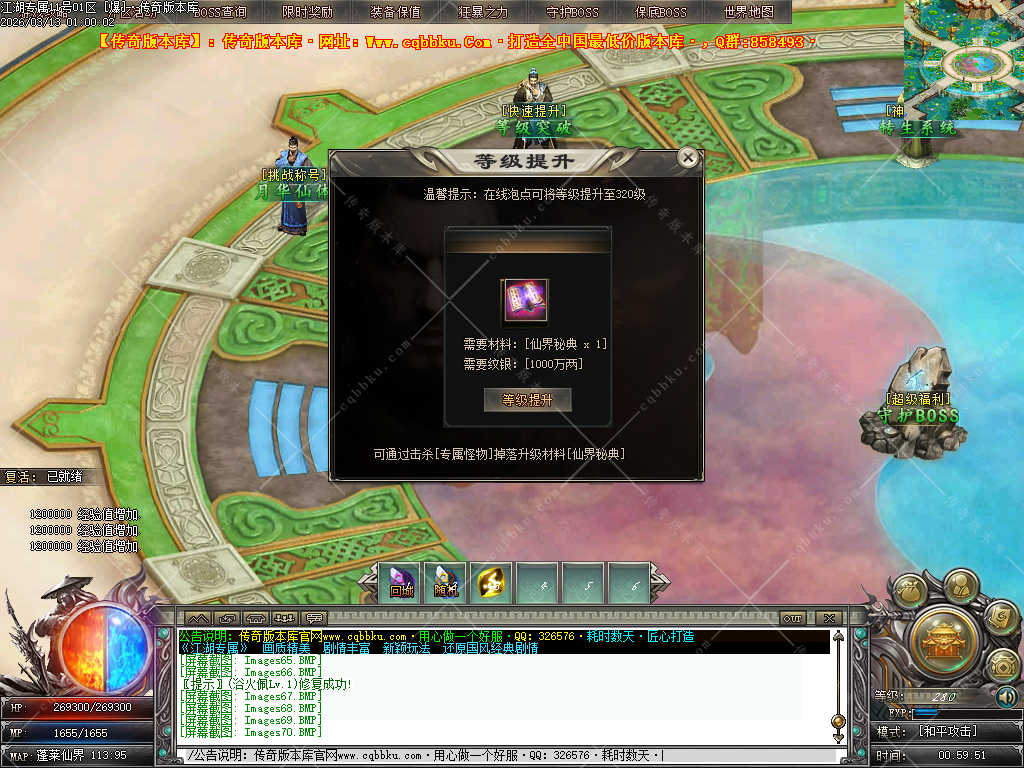This screenshot has width=1024, height=768.
Task: Open the 狂暴之力 menu entry
Action: [x=483, y=12]
